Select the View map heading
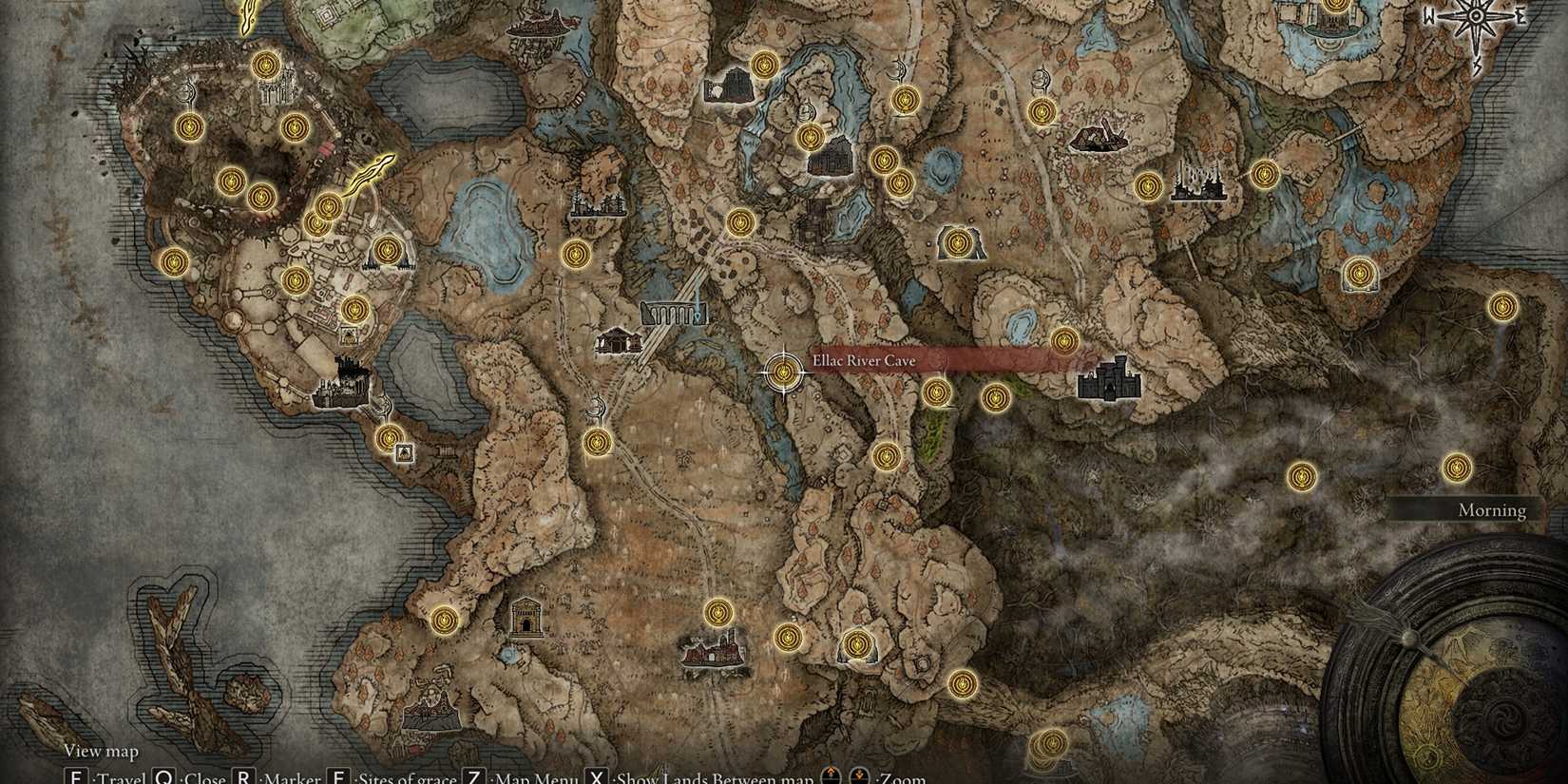Screen dimensions: 1568x784 coord(101,751)
